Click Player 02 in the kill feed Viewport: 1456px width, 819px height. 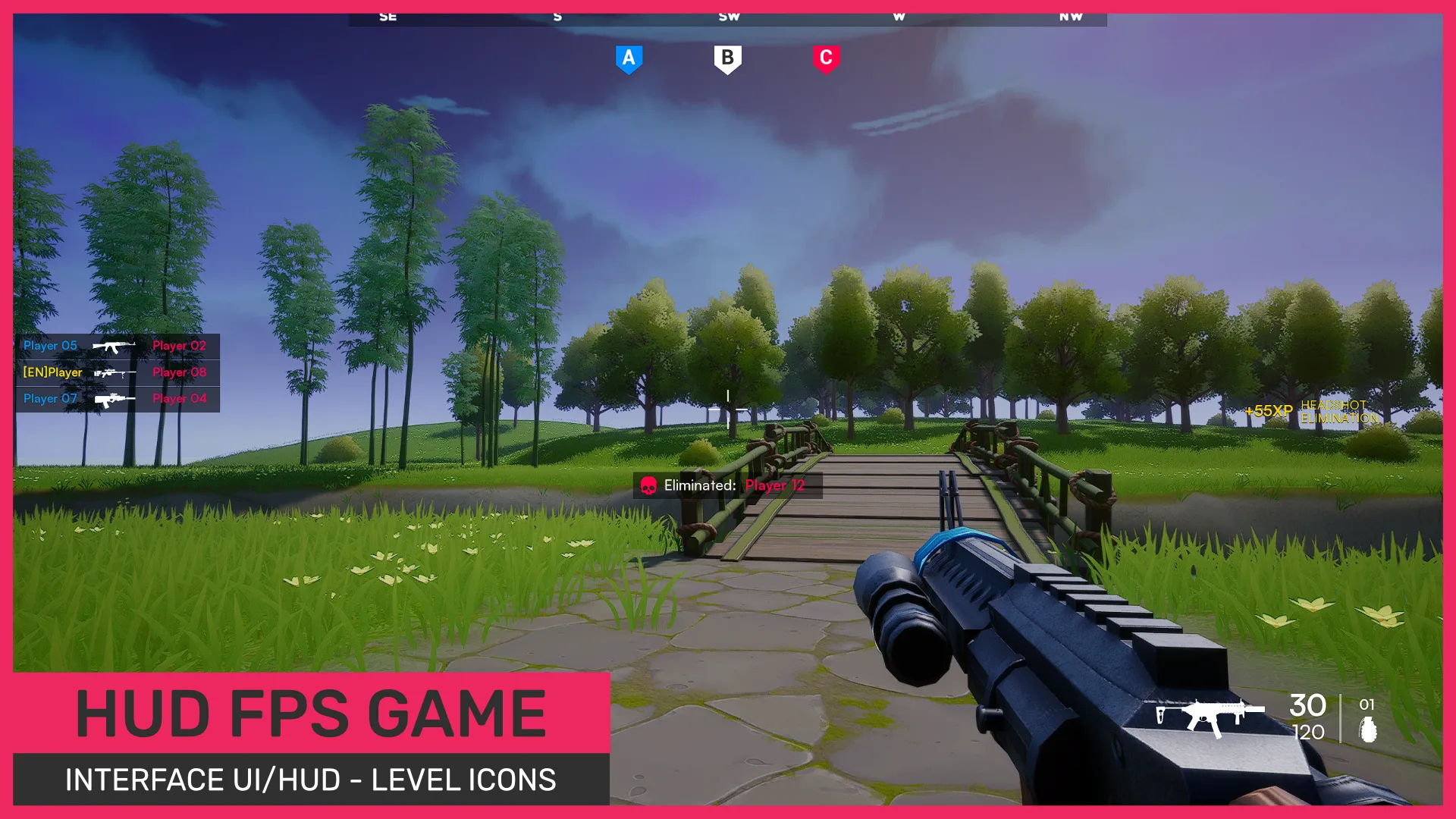[179, 346]
